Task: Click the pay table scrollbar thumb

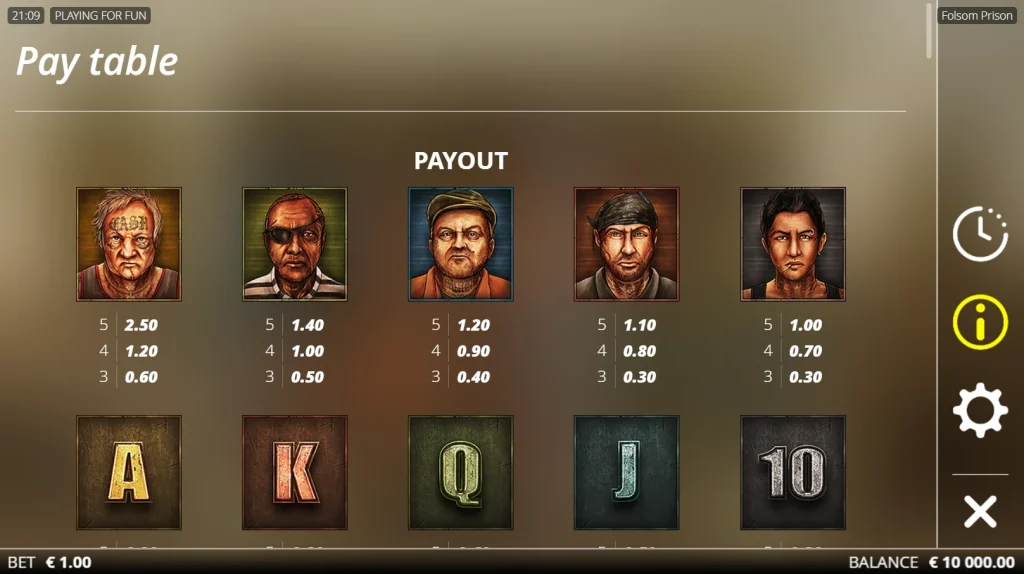Action: tap(930, 30)
